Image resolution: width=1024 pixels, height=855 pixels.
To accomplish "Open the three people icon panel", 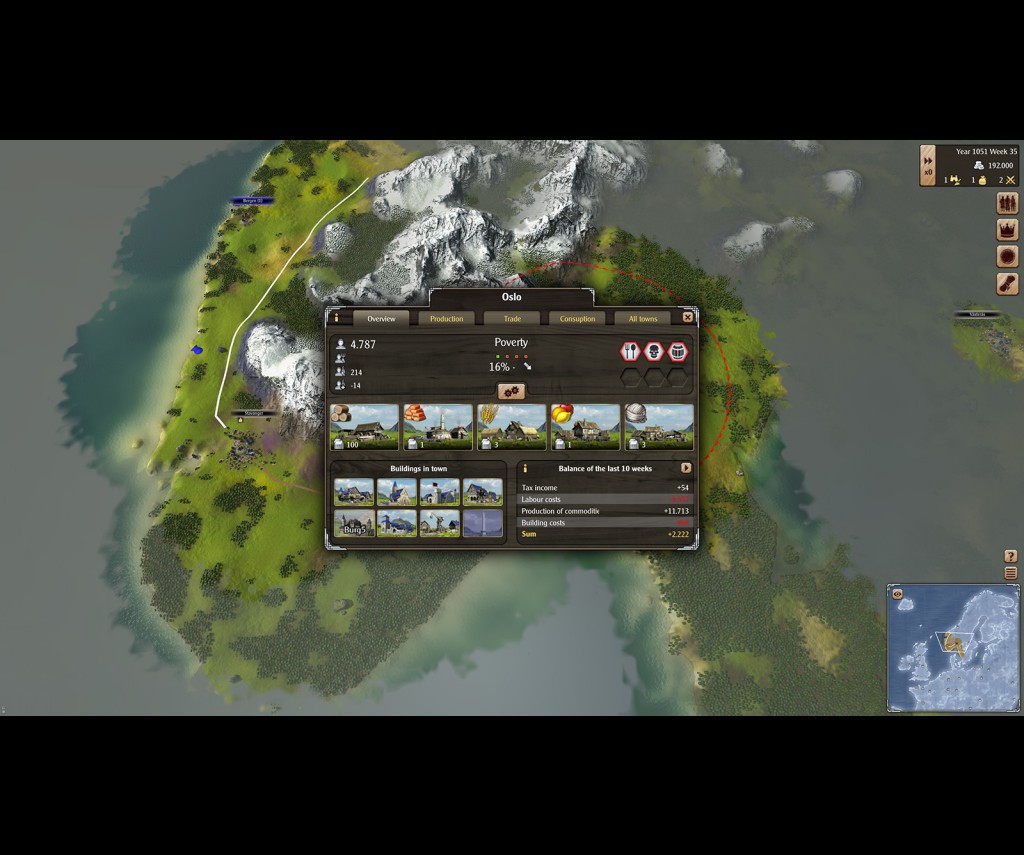I will (1008, 204).
